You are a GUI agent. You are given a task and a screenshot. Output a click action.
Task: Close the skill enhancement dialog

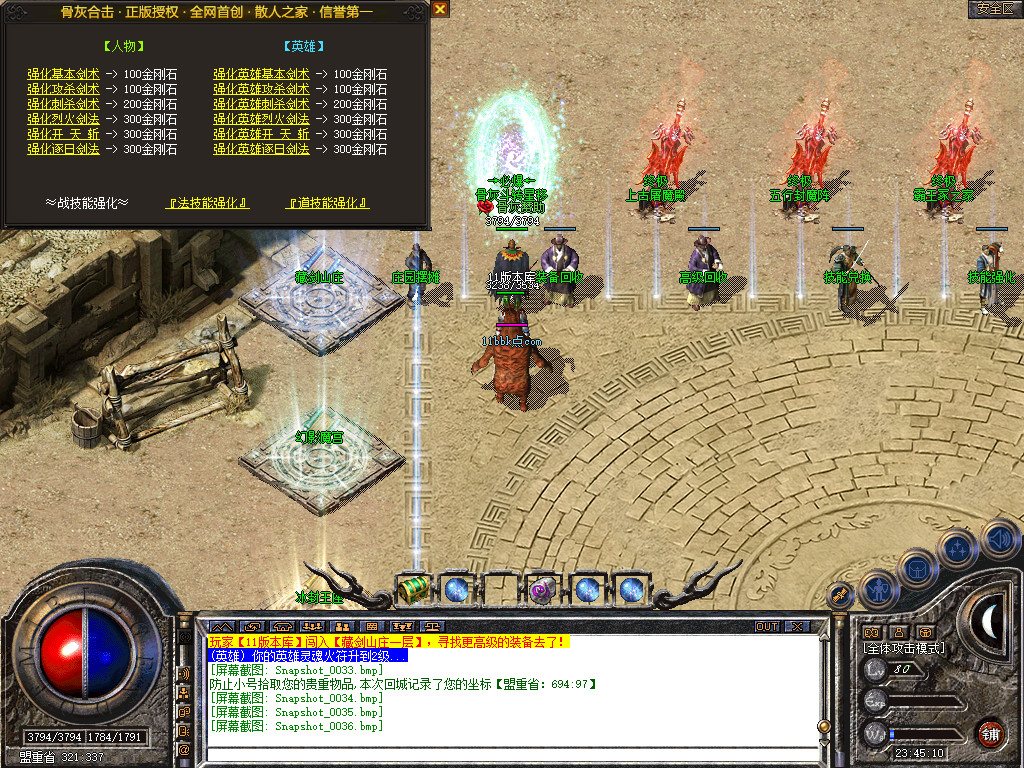[x=440, y=9]
